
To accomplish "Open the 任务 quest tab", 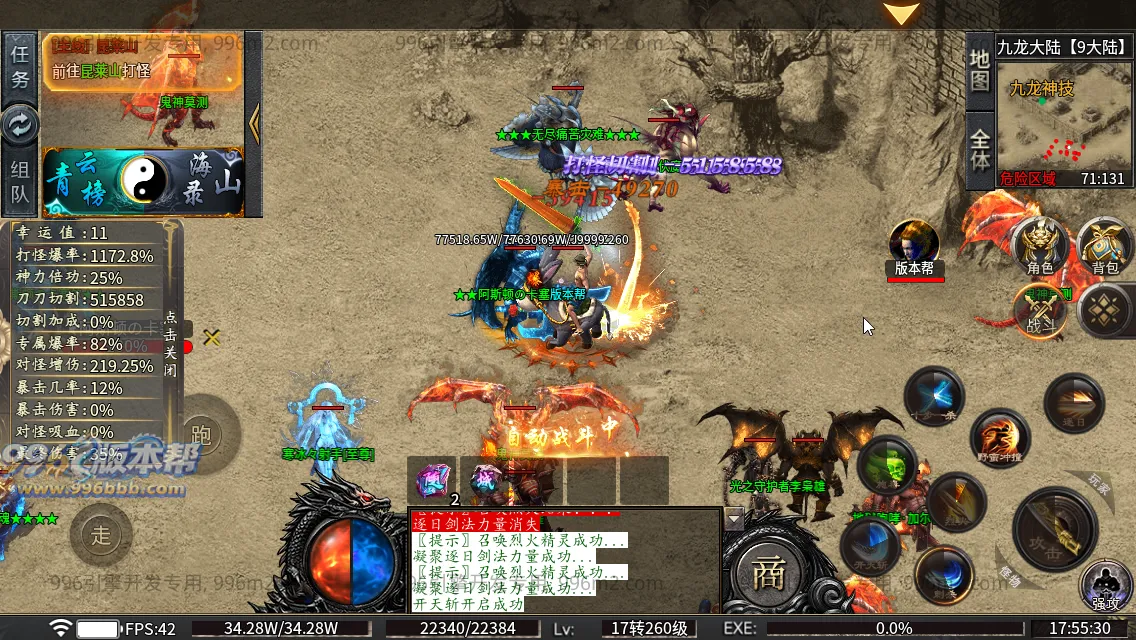I will (20, 65).
